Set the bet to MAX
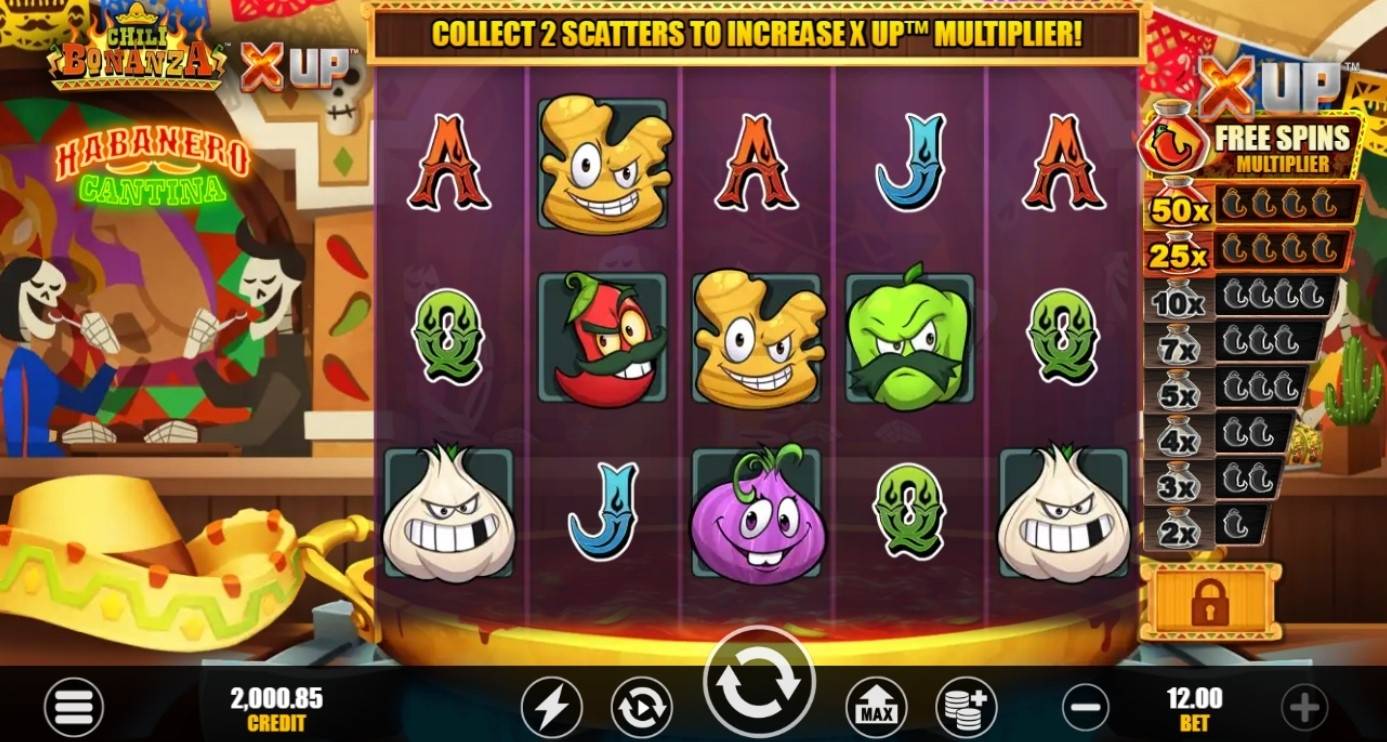Image resolution: width=1387 pixels, height=742 pixels. pos(876,708)
